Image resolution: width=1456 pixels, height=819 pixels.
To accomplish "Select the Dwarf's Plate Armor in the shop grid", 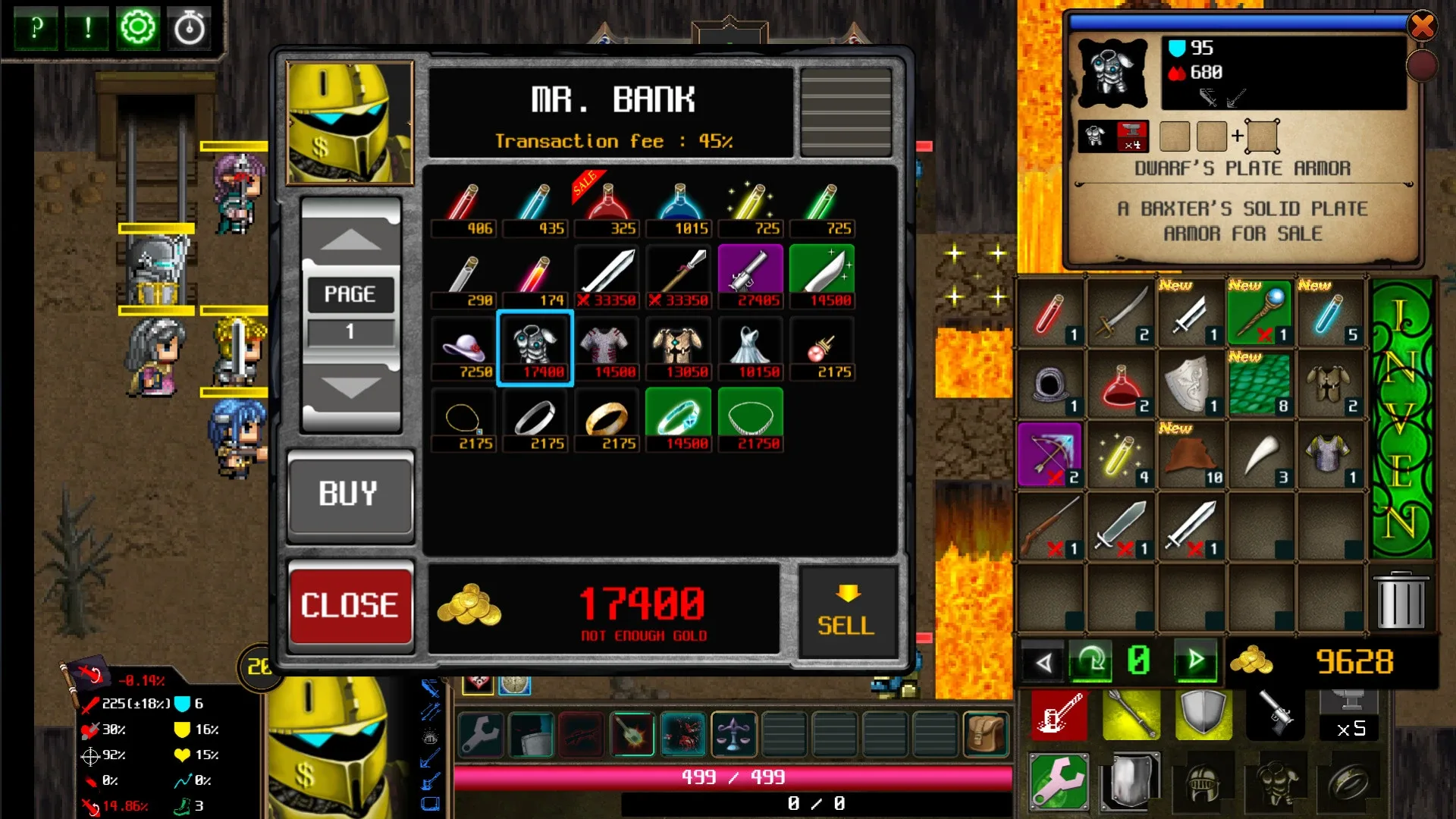I will pyautogui.click(x=535, y=347).
